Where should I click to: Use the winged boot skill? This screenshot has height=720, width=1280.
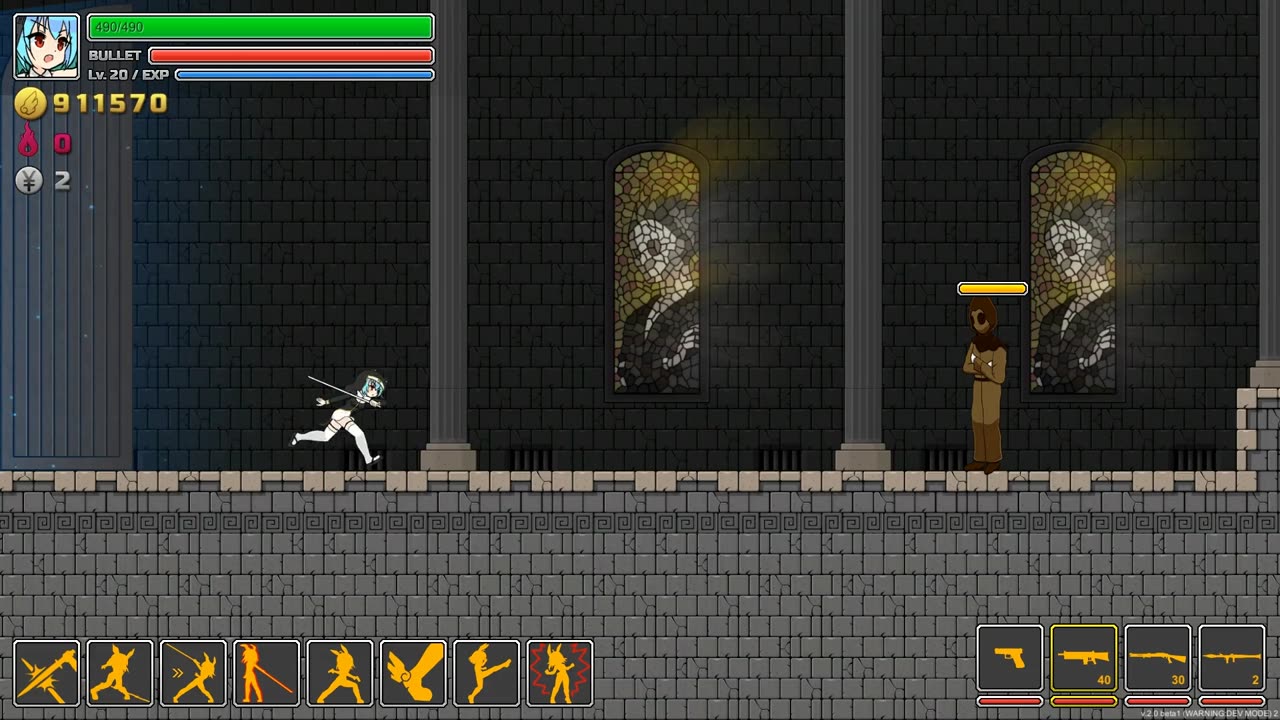point(413,673)
